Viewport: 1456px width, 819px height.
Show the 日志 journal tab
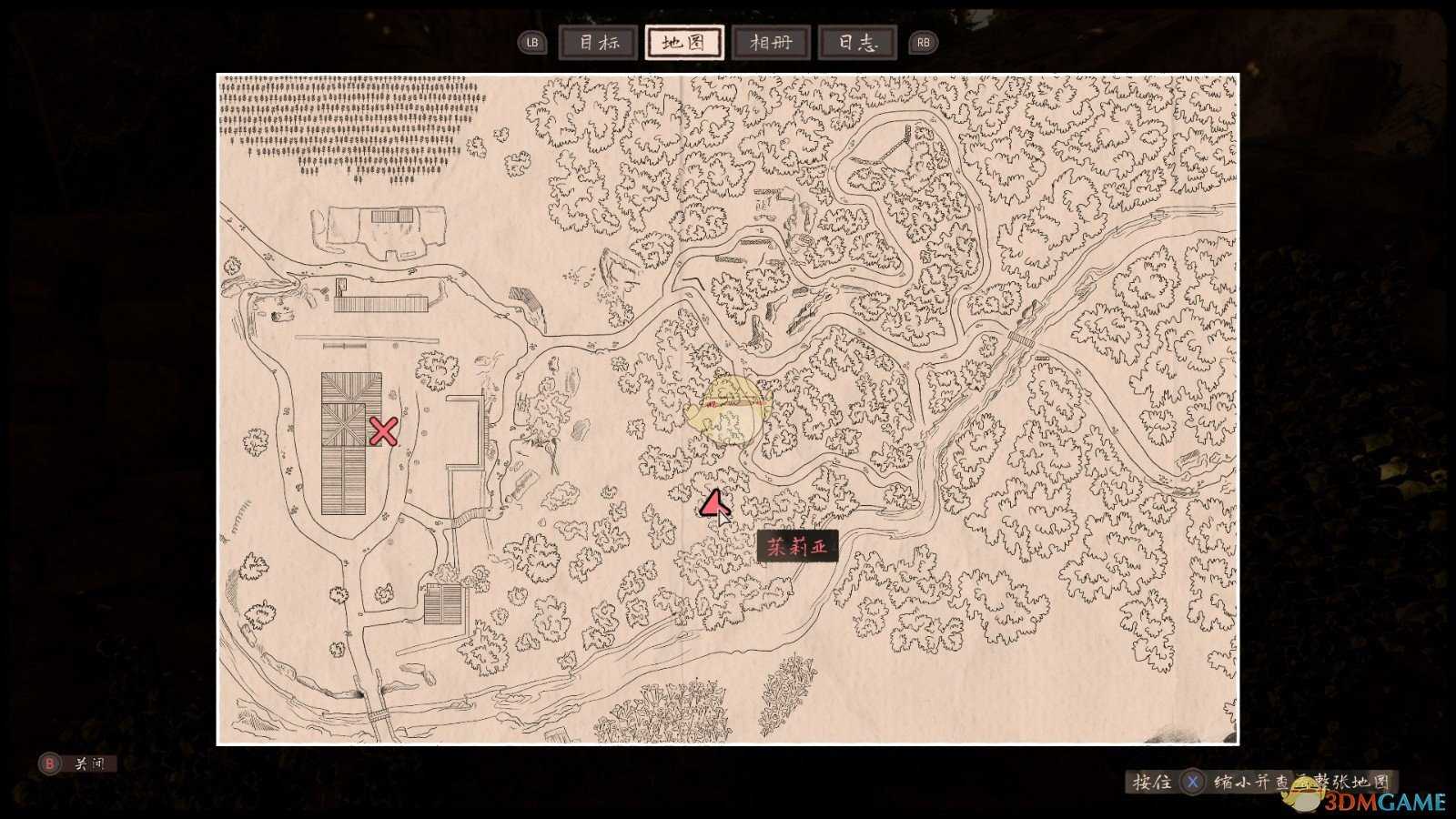(857, 43)
